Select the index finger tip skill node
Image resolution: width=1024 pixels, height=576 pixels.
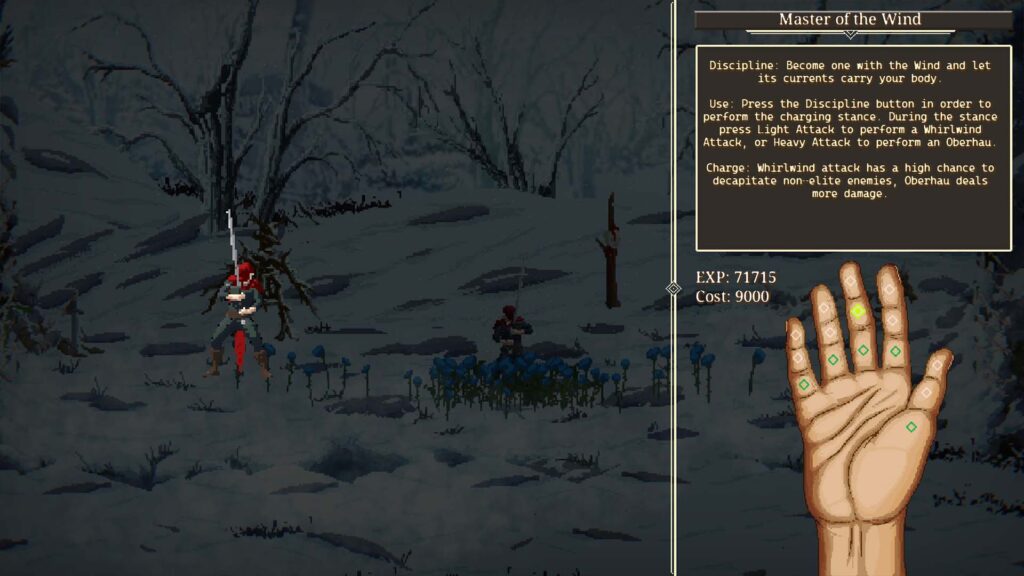(888, 290)
